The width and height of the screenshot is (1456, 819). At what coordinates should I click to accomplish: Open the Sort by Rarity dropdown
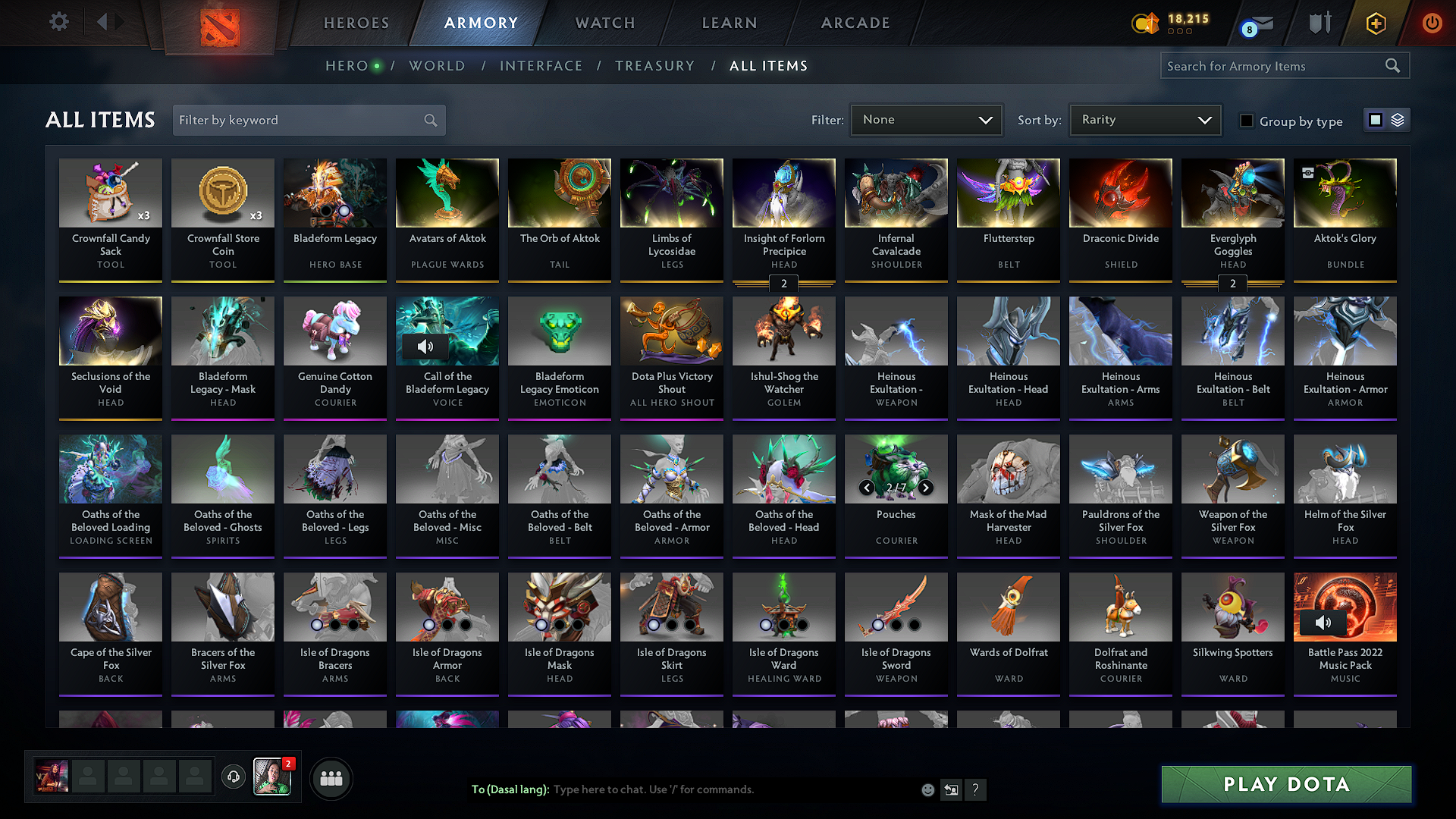[1144, 119]
